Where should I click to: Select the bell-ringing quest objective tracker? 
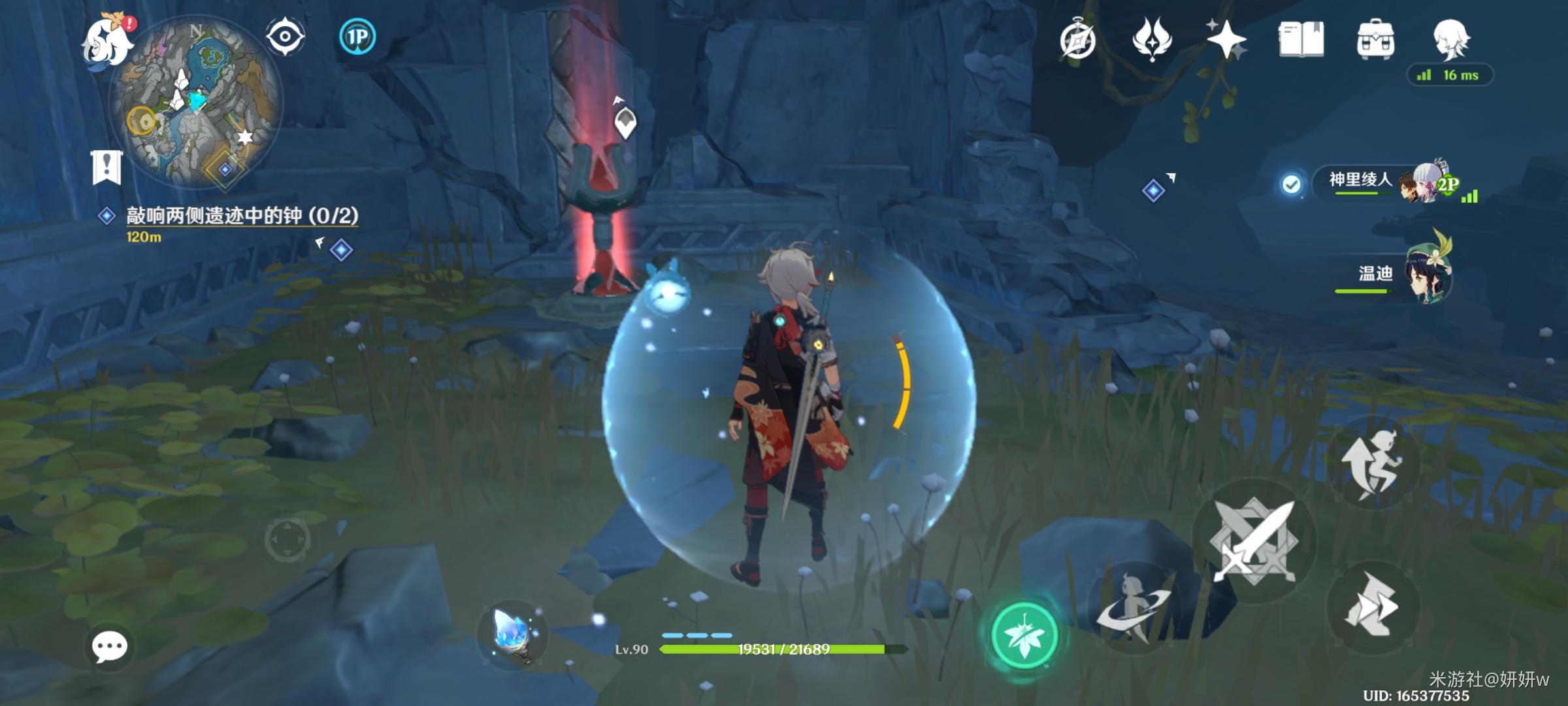(242, 216)
